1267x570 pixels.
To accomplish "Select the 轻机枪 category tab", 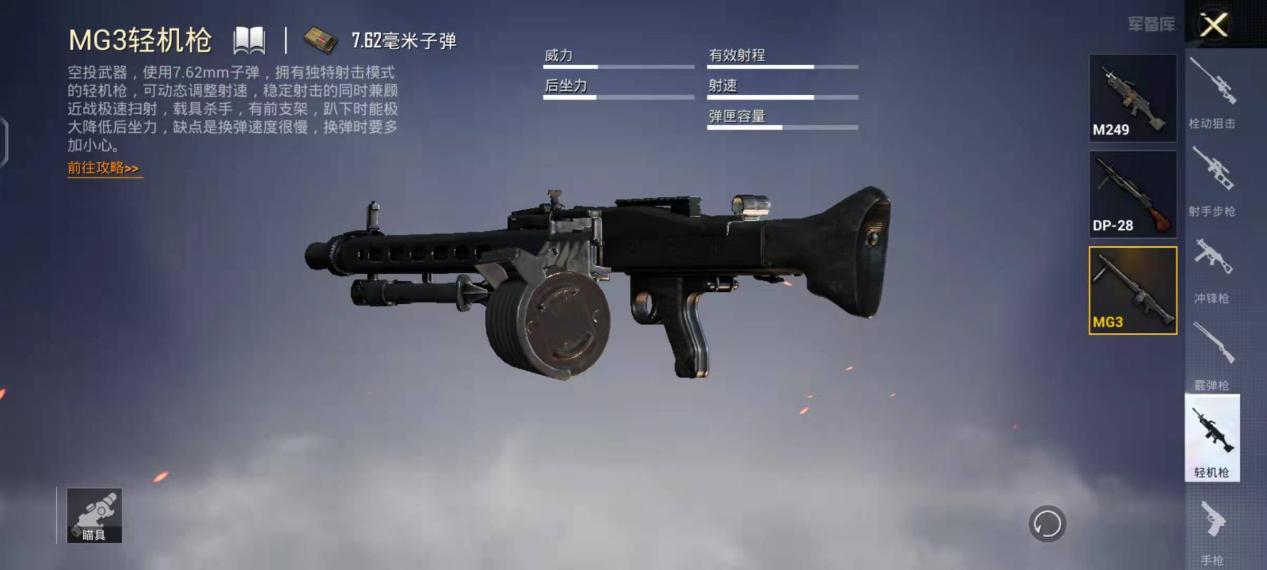I will 1212,438.
